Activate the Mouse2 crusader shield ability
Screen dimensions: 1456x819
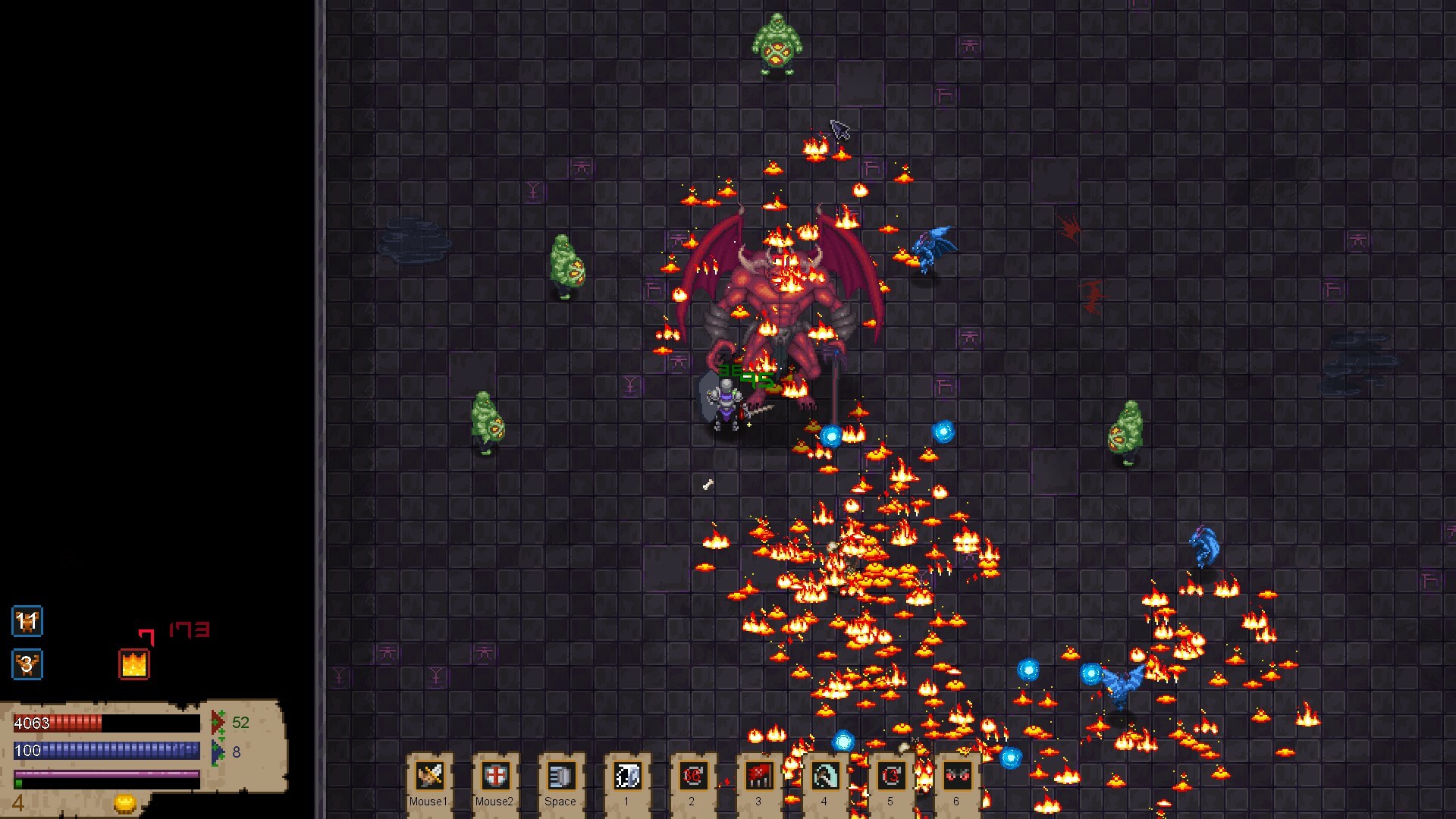pos(494,775)
